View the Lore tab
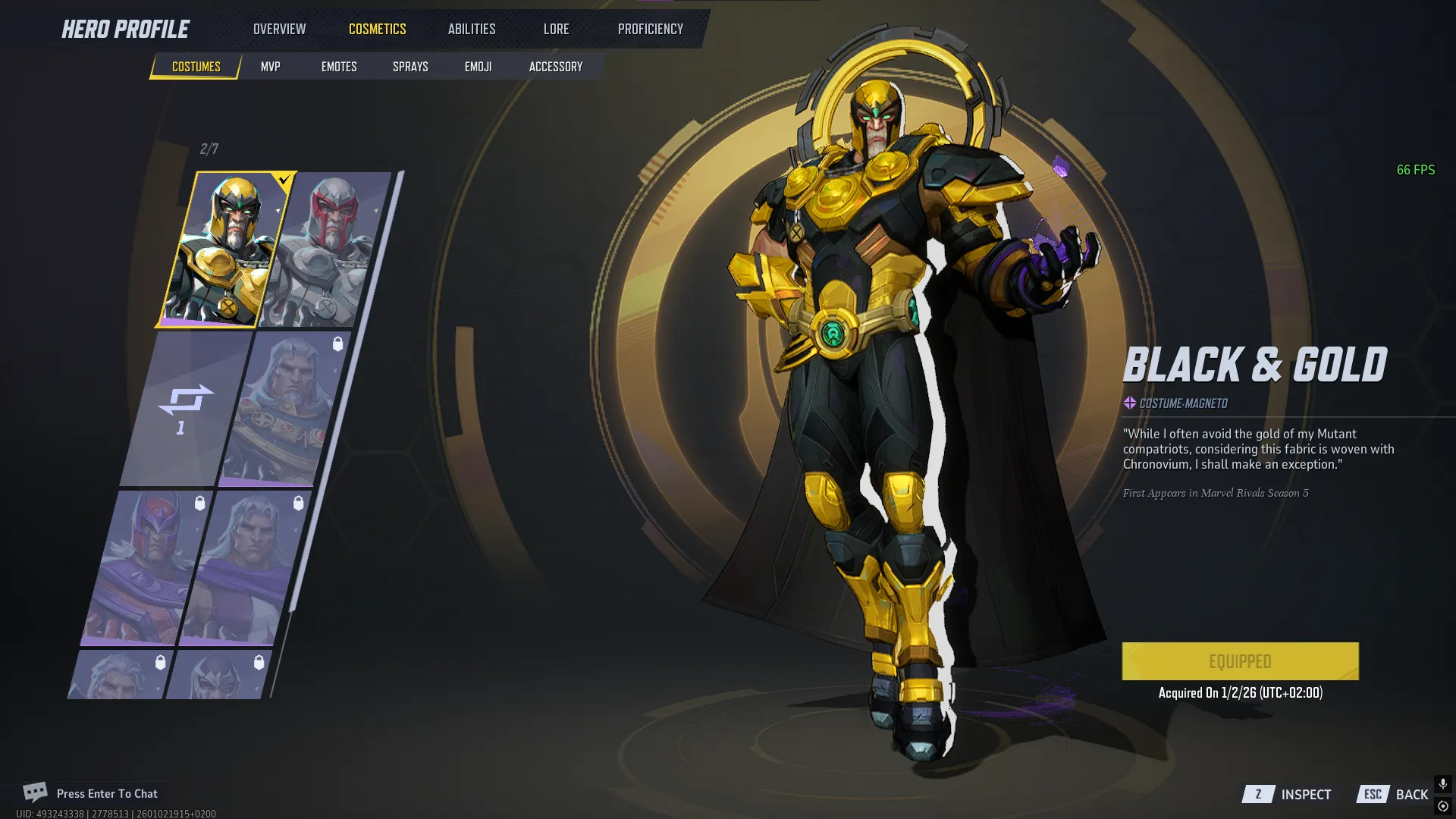Viewport: 1456px width, 819px height. (556, 29)
